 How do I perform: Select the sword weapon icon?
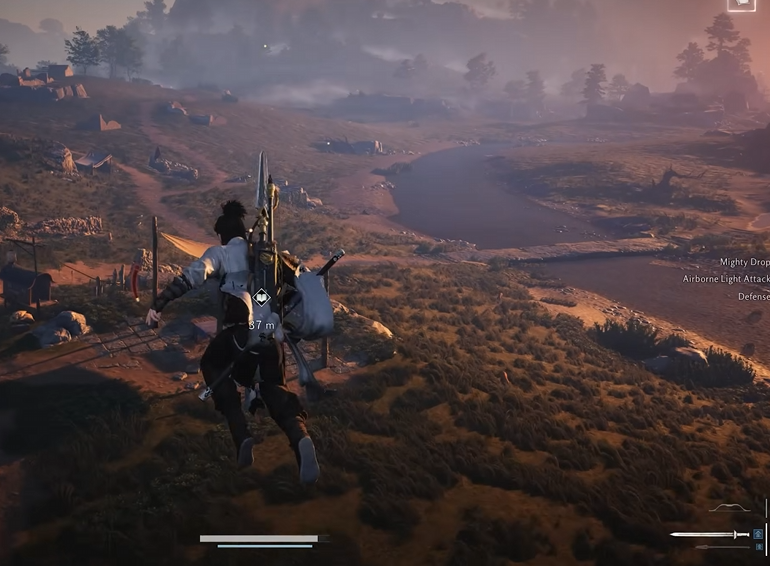(x=709, y=535)
